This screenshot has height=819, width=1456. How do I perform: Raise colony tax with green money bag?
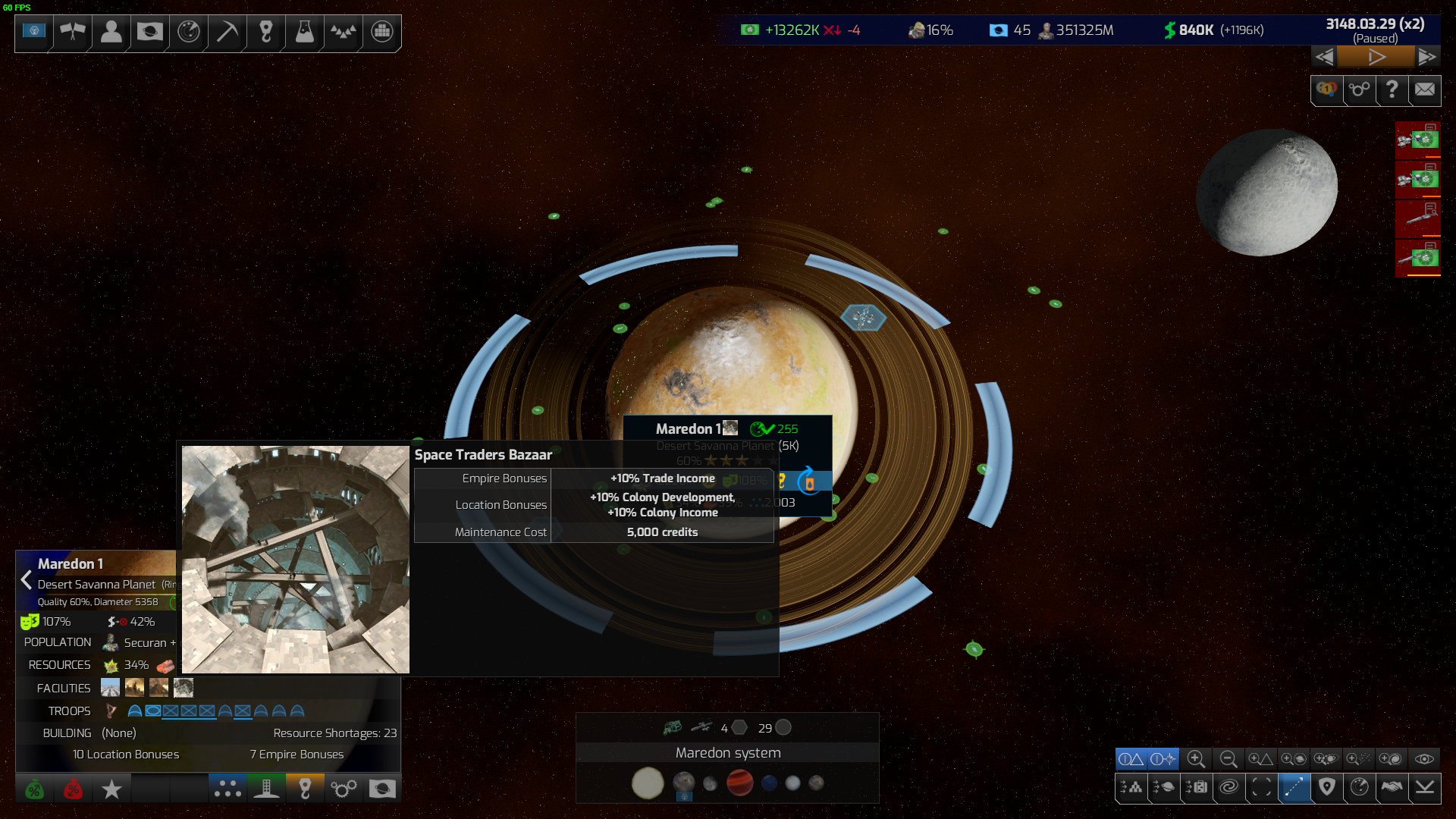pyautogui.click(x=34, y=789)
